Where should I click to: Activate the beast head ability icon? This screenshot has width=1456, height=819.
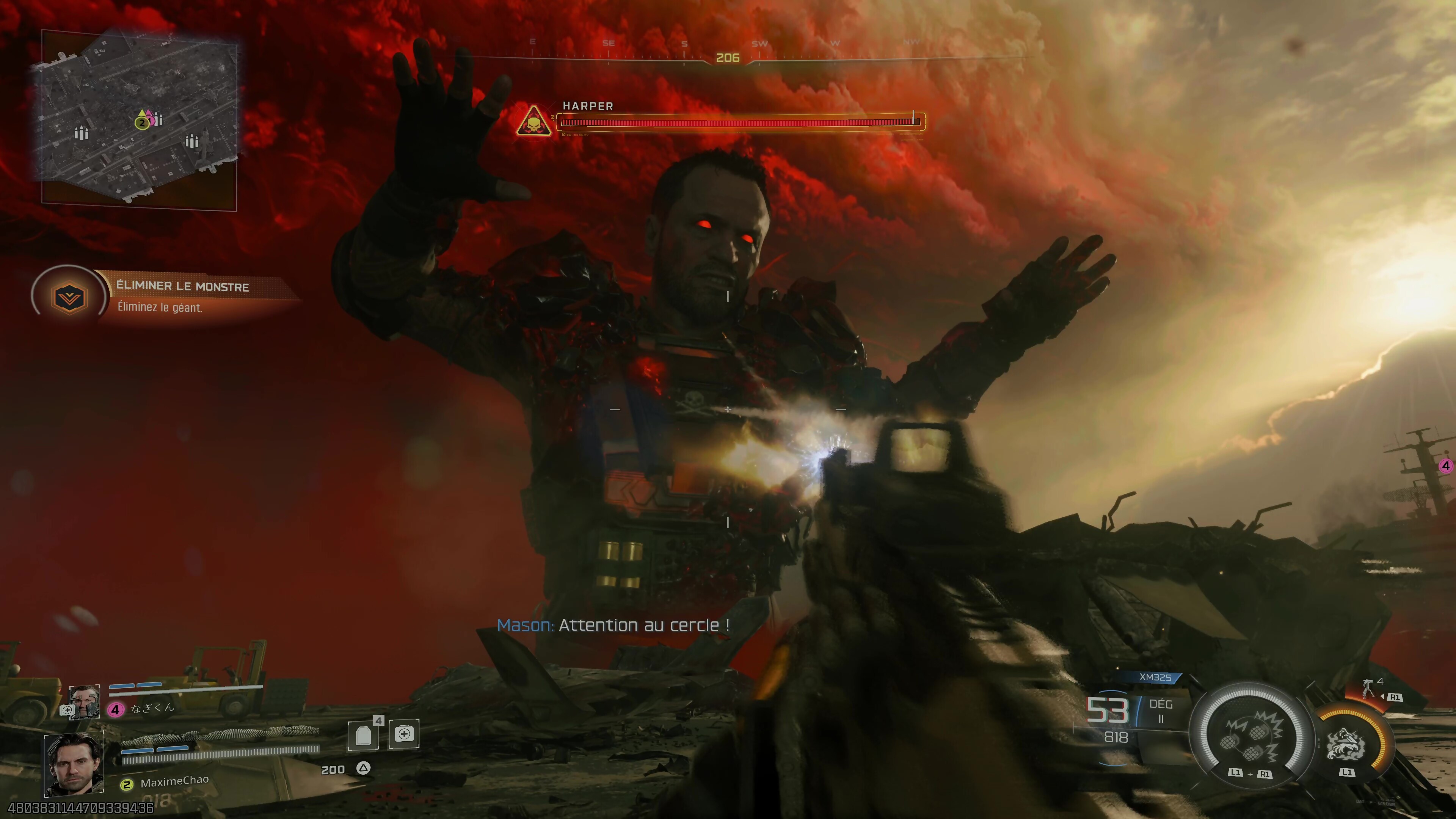pyautogui.click(x=1346, y=743)
